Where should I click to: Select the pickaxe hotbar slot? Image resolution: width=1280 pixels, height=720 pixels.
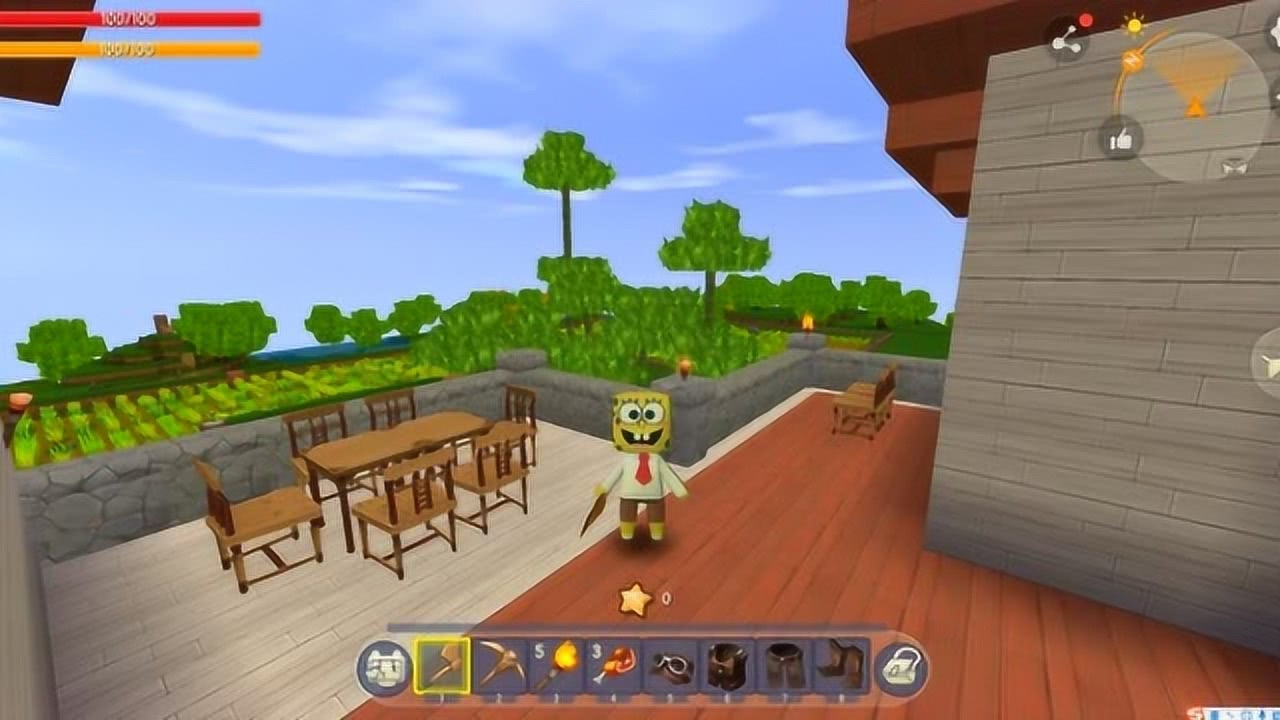coord(500,665)
